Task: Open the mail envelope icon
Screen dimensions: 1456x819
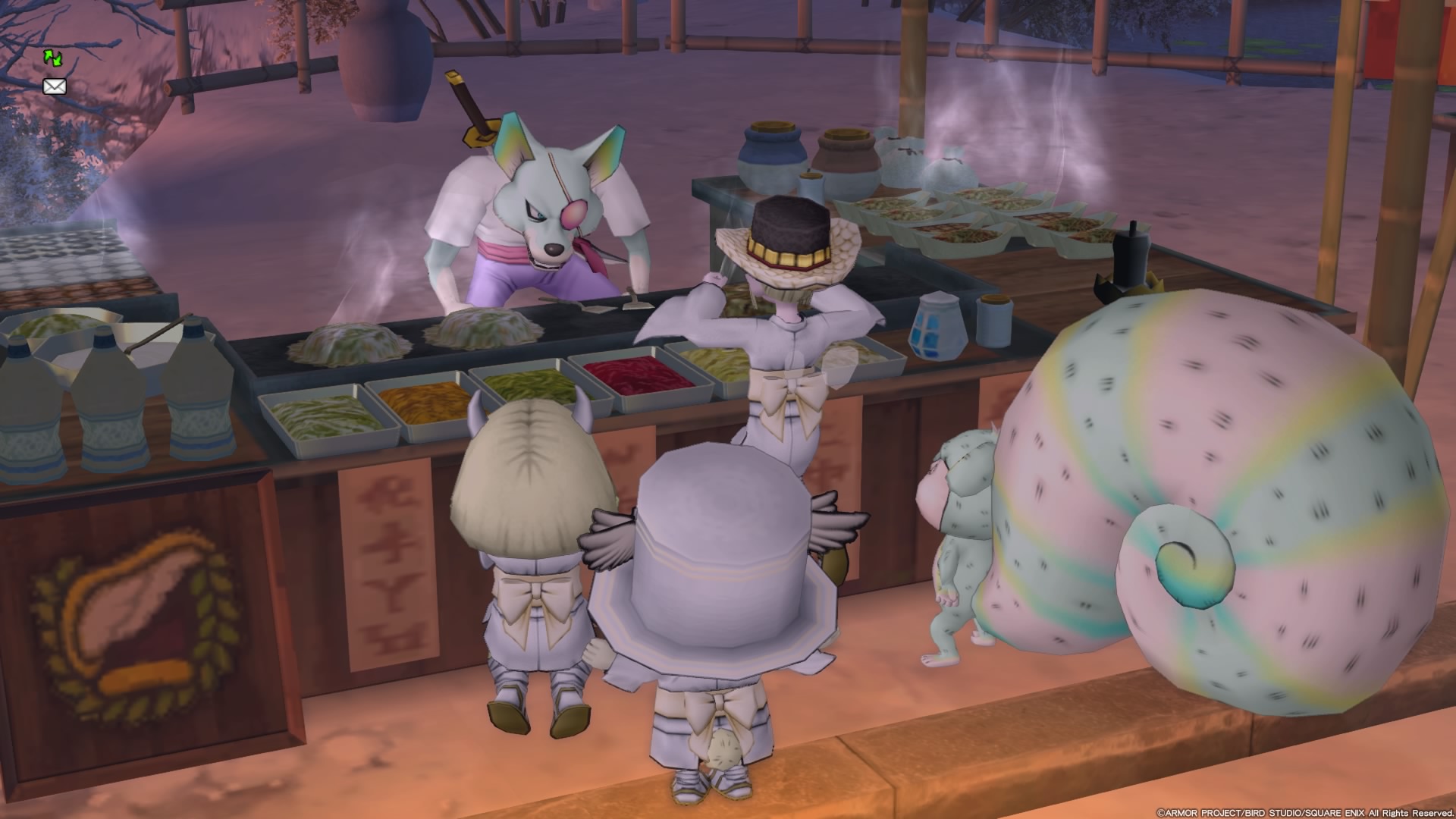Action: tap(55, 86)
